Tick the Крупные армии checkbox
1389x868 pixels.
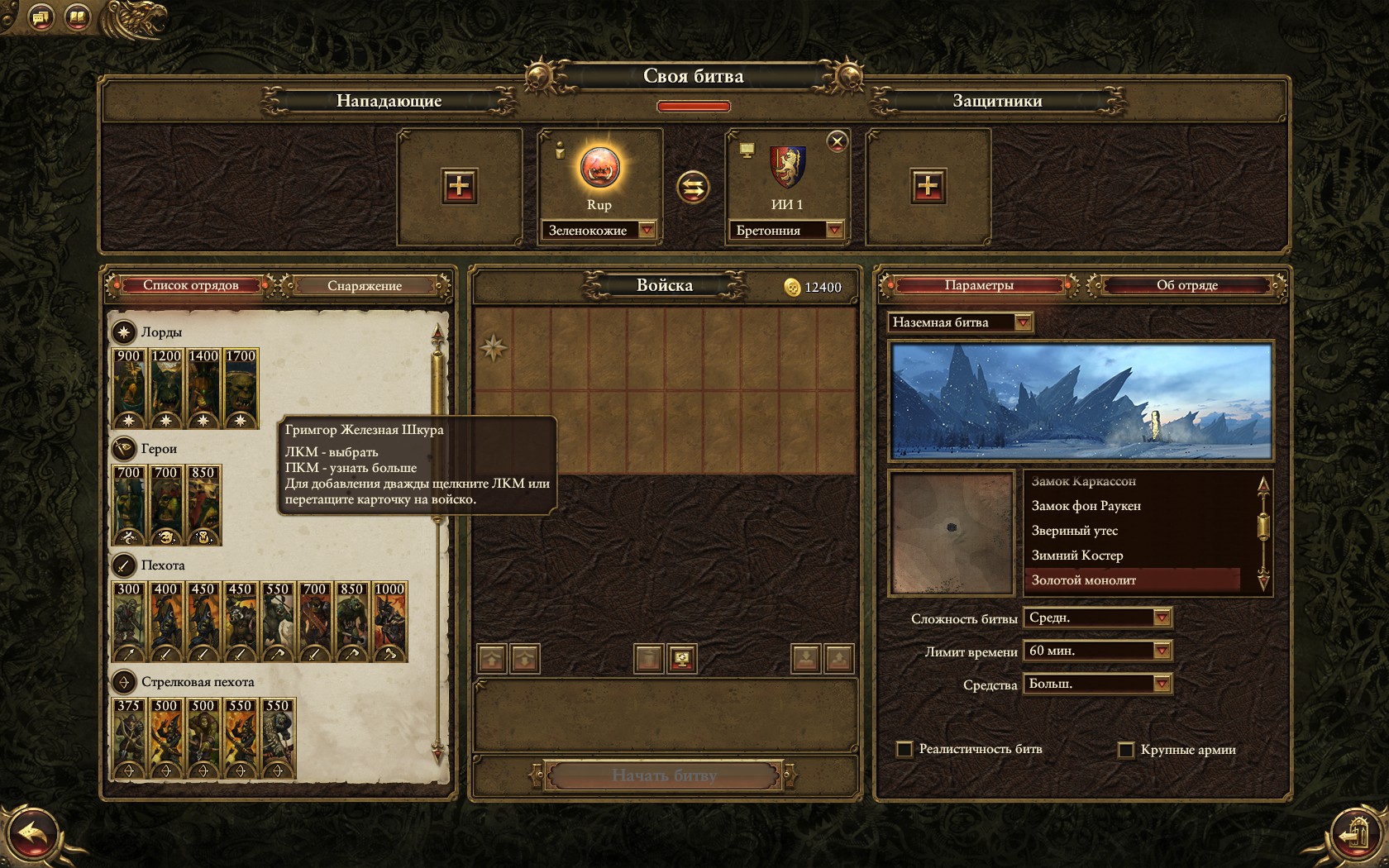1125,750
